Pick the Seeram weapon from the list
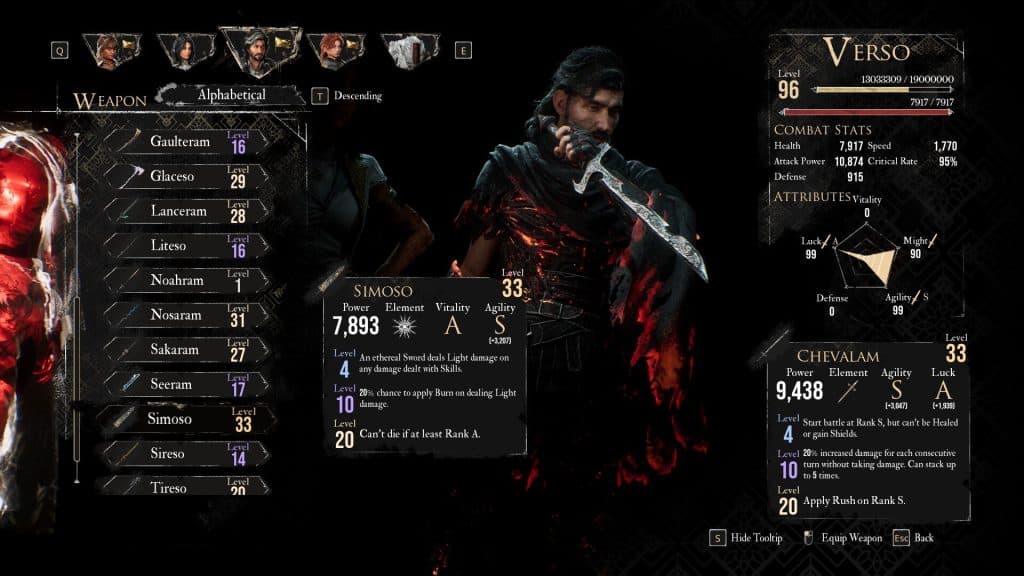The height and width of the screenshot is (576, 1024). 185,384
